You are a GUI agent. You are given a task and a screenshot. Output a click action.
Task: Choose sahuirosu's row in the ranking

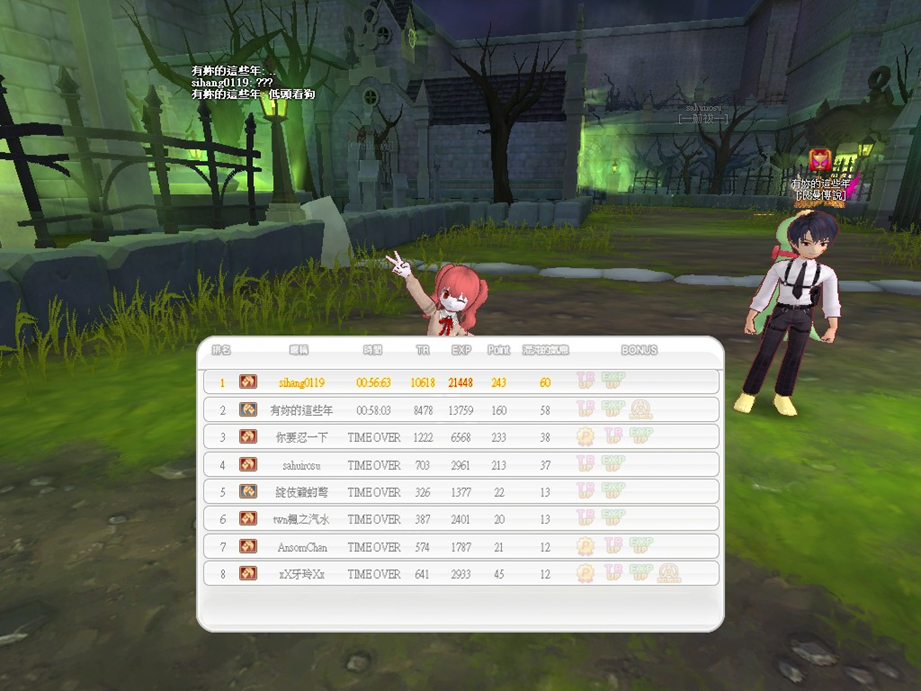[x=460, y=465]
